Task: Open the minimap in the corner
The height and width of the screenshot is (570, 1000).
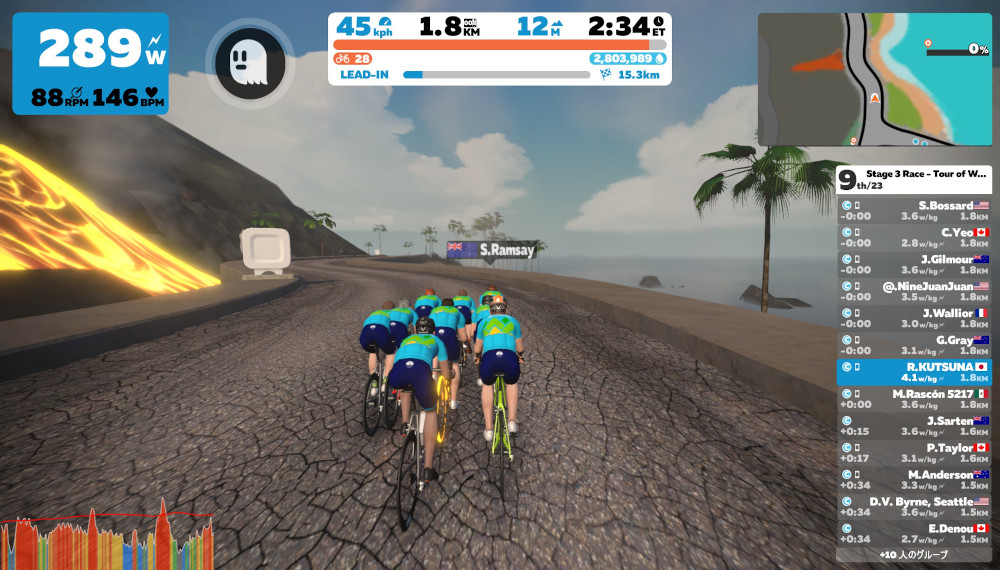Action: [874, 79]
